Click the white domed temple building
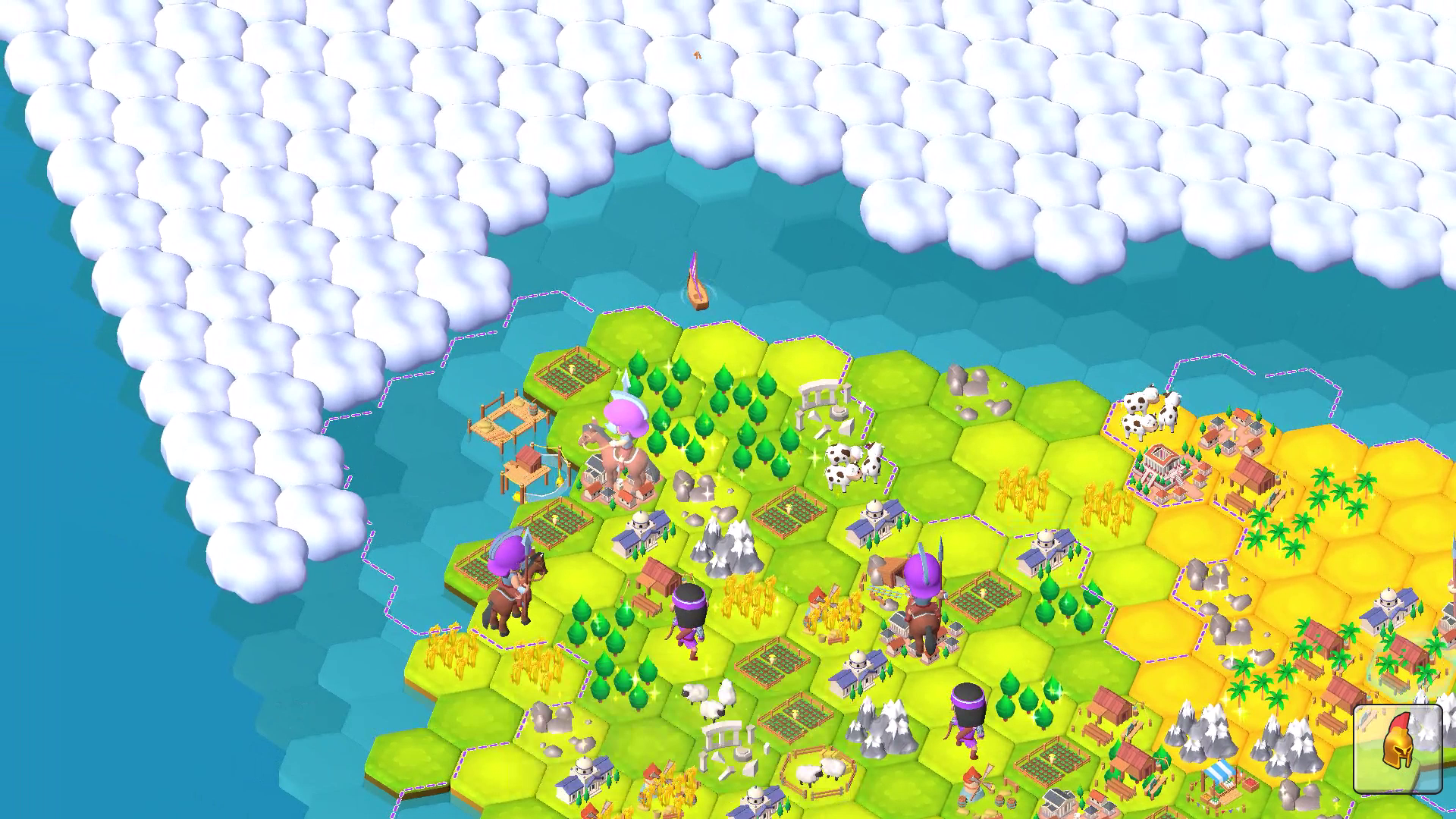 pos(639,531)
